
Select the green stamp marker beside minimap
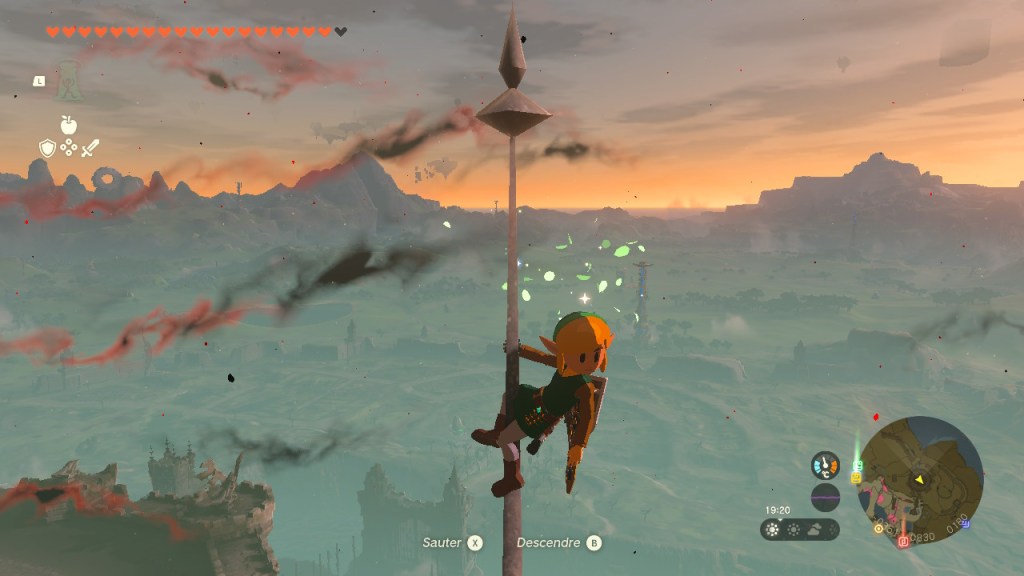click(x=857, y=465)
